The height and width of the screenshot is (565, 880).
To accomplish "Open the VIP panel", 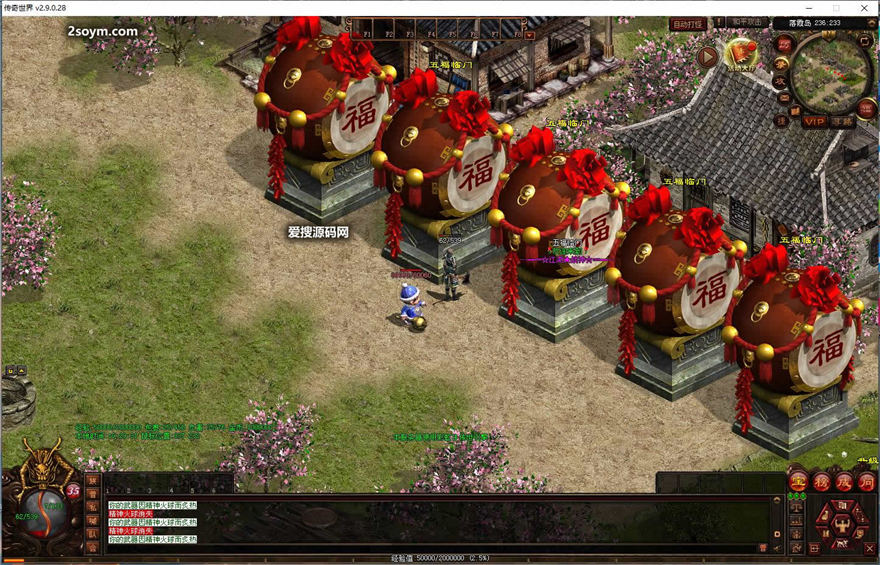I will 814,121.
